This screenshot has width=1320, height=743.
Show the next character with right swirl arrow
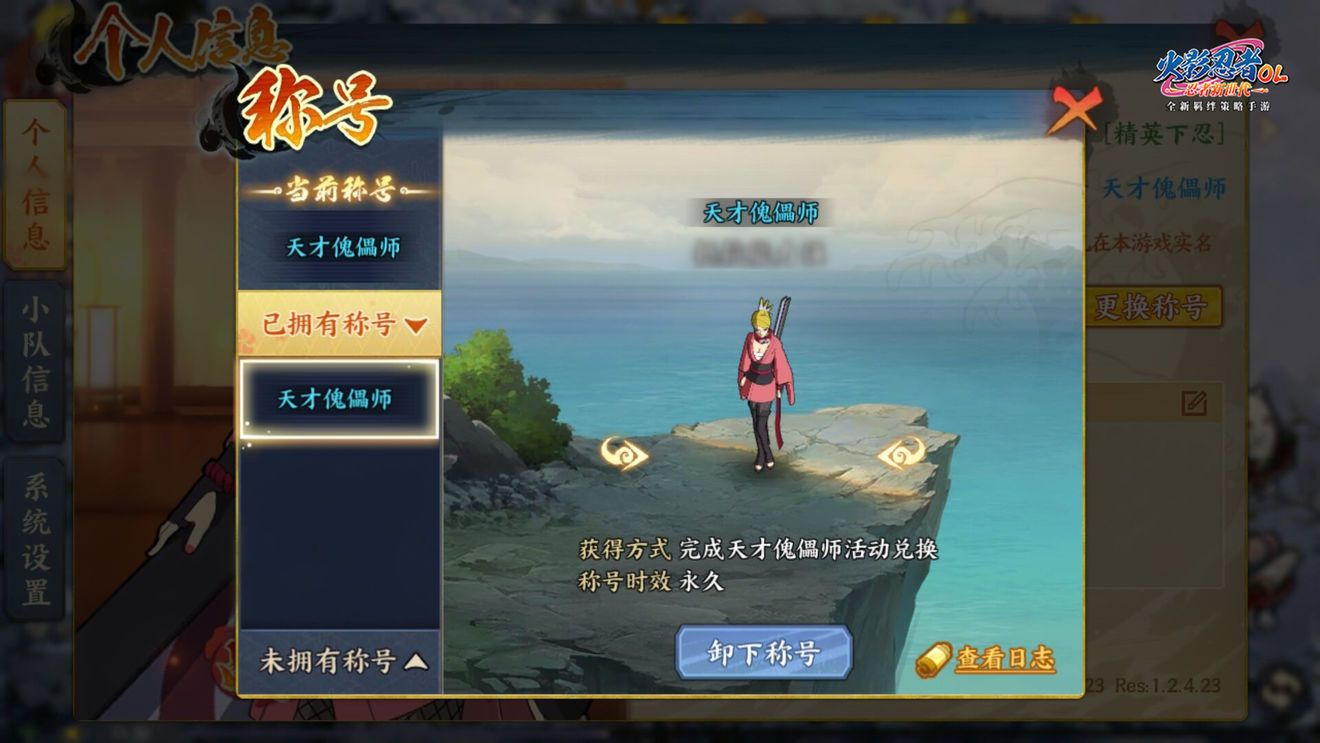pos(901,453)
